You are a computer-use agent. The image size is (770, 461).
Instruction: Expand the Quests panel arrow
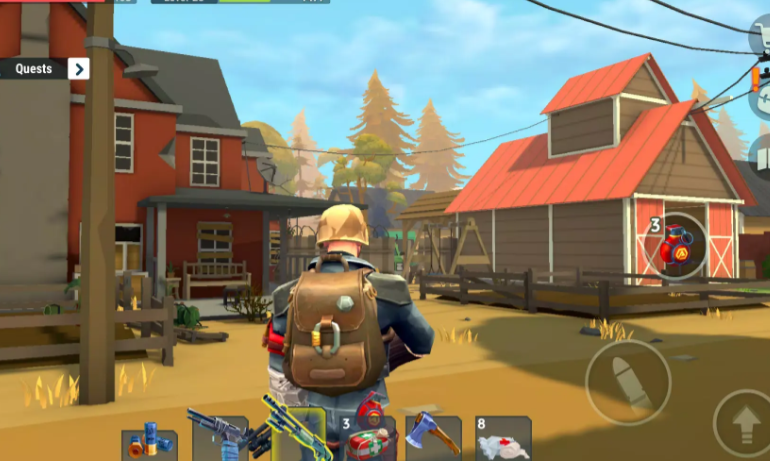(78, 69)
